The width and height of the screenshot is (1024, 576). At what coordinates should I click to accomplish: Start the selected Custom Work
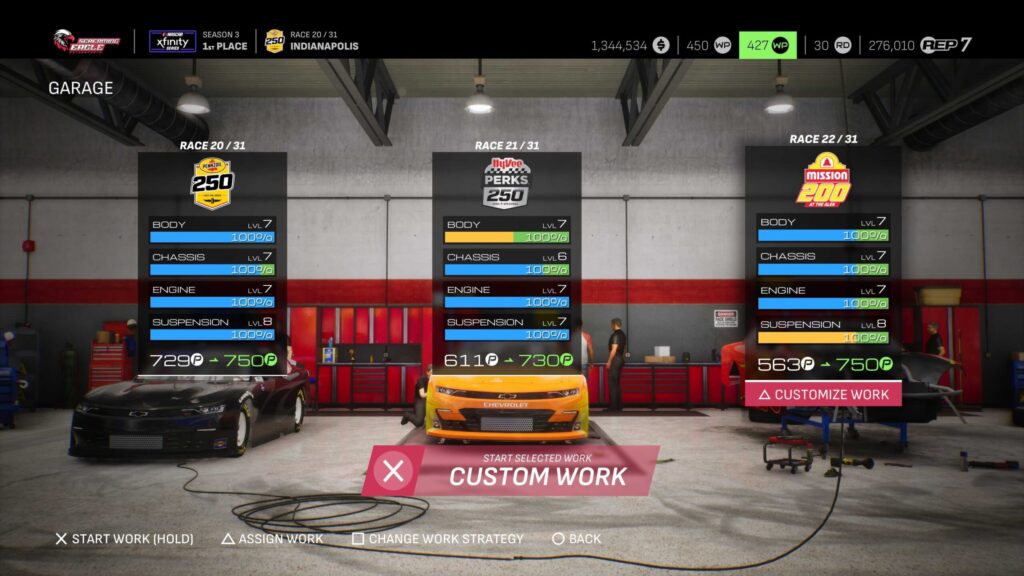click(x=510, y=470)
